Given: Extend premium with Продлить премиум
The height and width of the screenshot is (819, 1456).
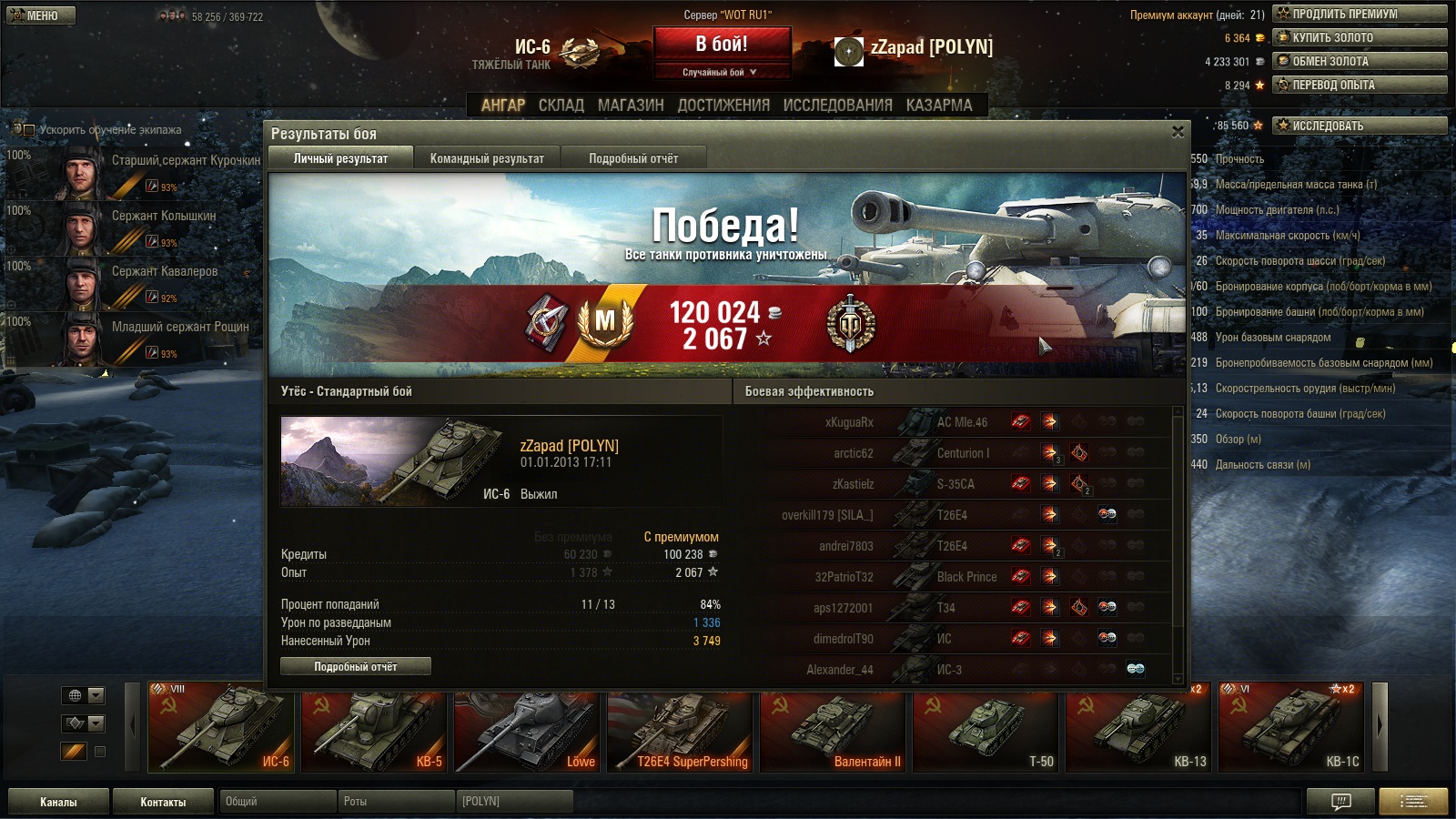Looking at the screenshot, I should [1360, 14].
